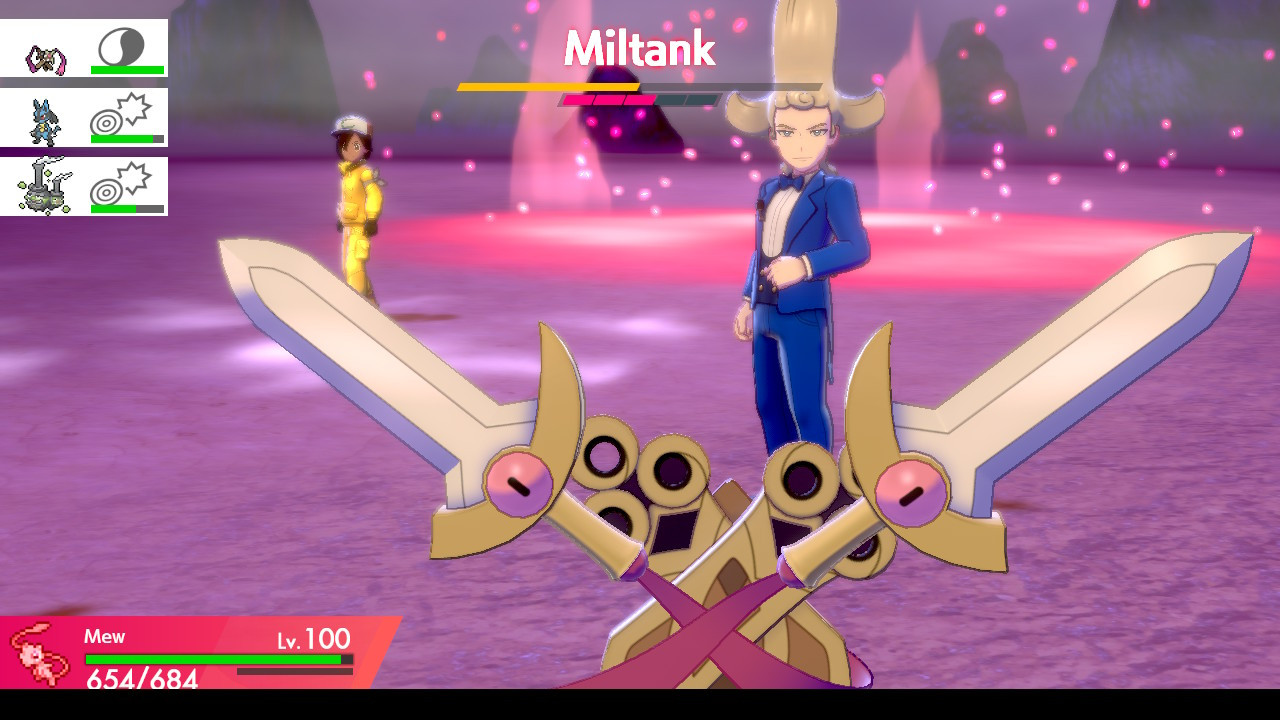Screen dimensions: 1280x720
Task: Select Mew's name label
Action: (106, 637)
